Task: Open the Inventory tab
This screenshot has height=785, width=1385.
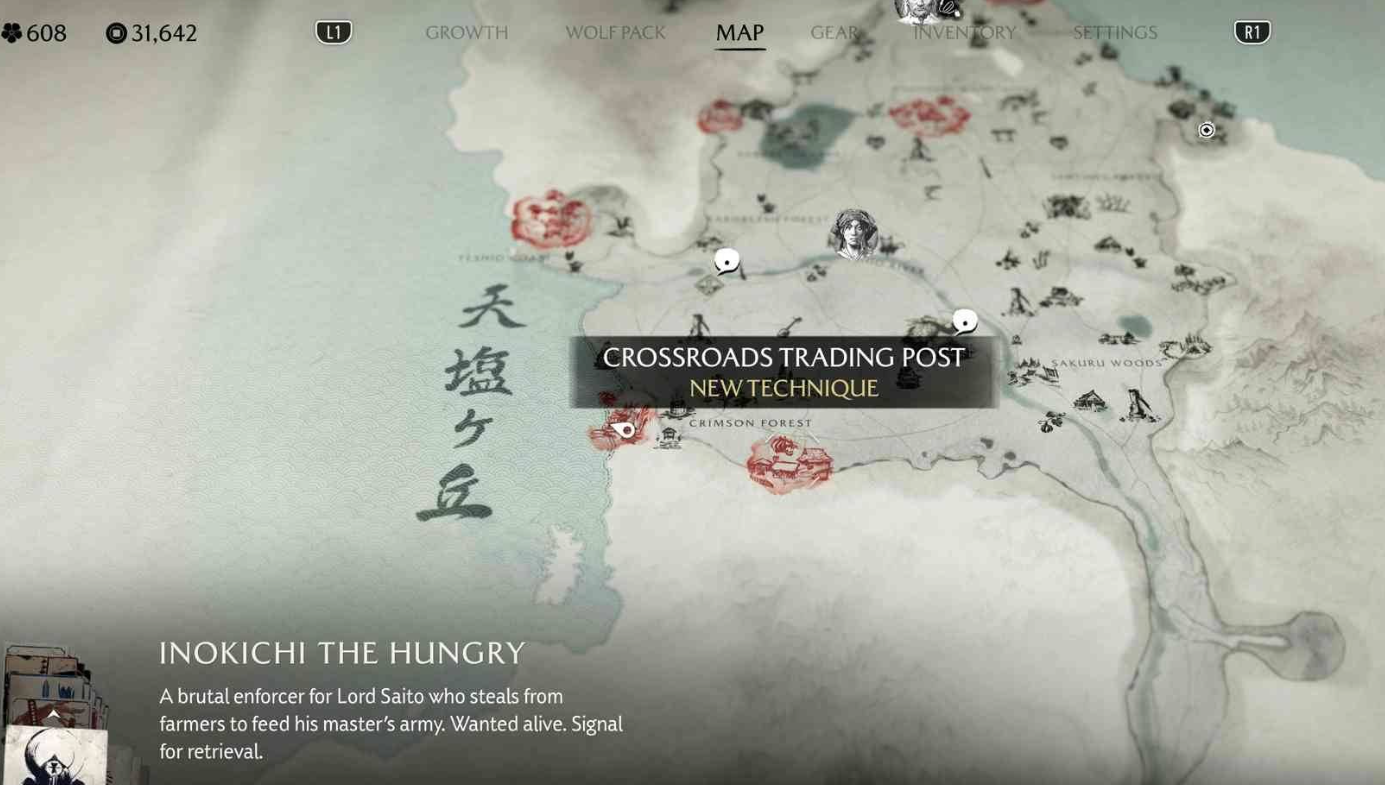Action: [x=963, y=32]
